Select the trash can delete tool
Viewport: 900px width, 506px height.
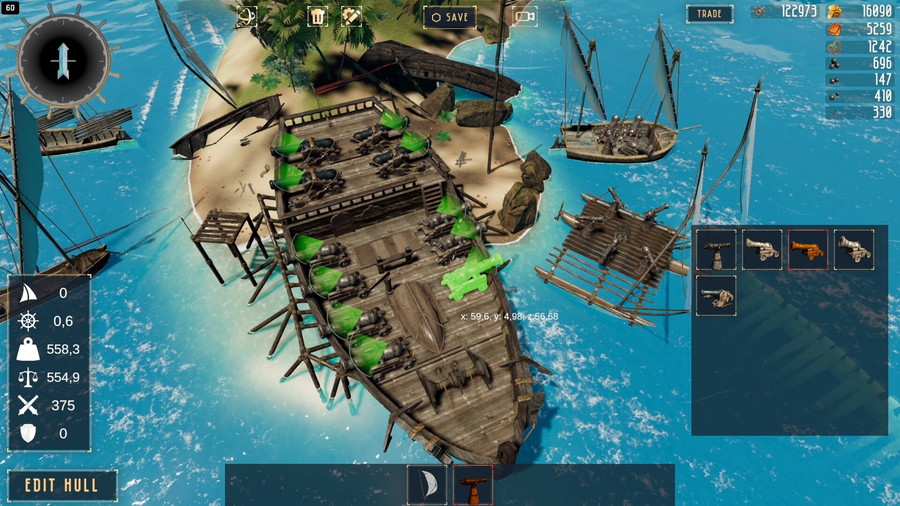coord(317,16)
